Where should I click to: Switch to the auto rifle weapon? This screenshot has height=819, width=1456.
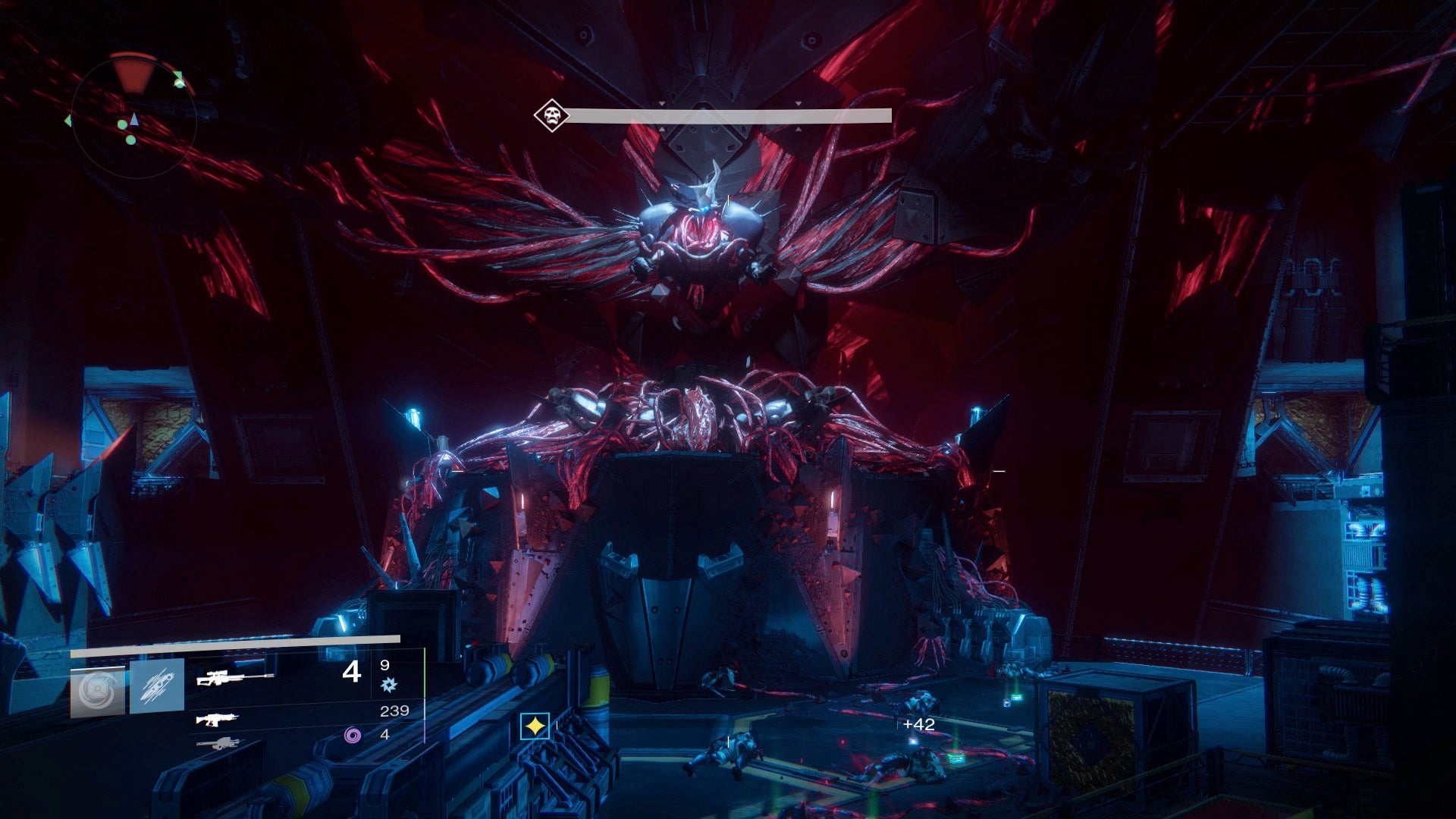coord(218,719)
